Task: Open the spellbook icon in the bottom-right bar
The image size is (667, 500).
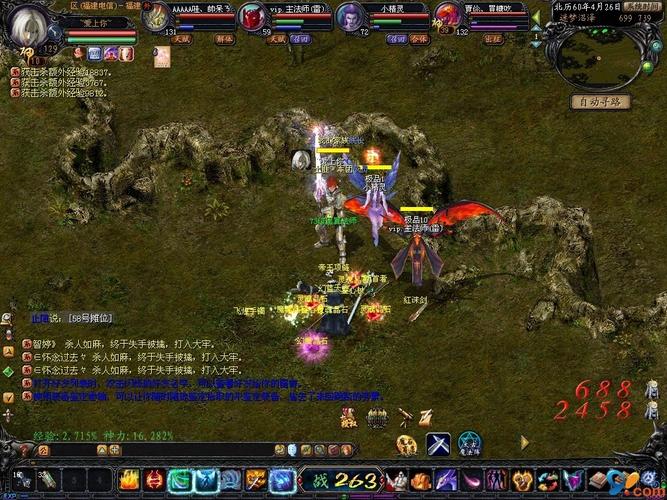Action: [x=598, y=479]
